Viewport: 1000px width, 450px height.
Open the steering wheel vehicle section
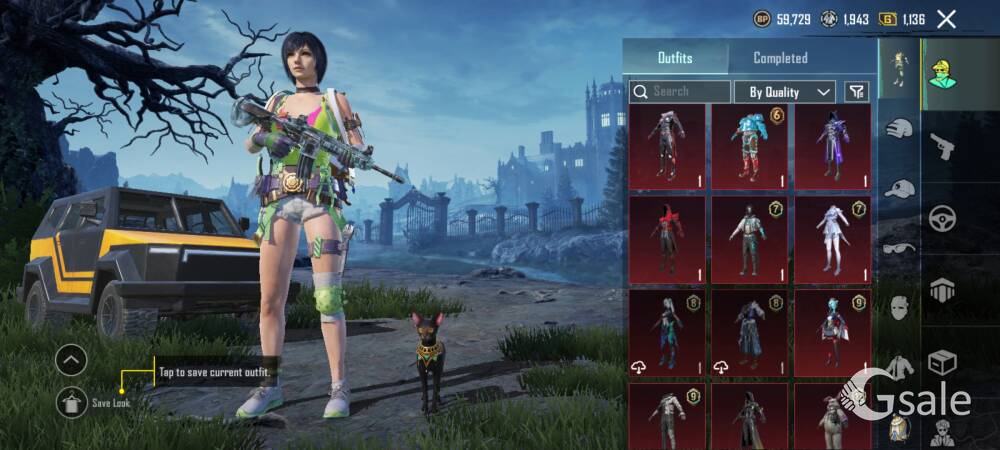(942, 219)
